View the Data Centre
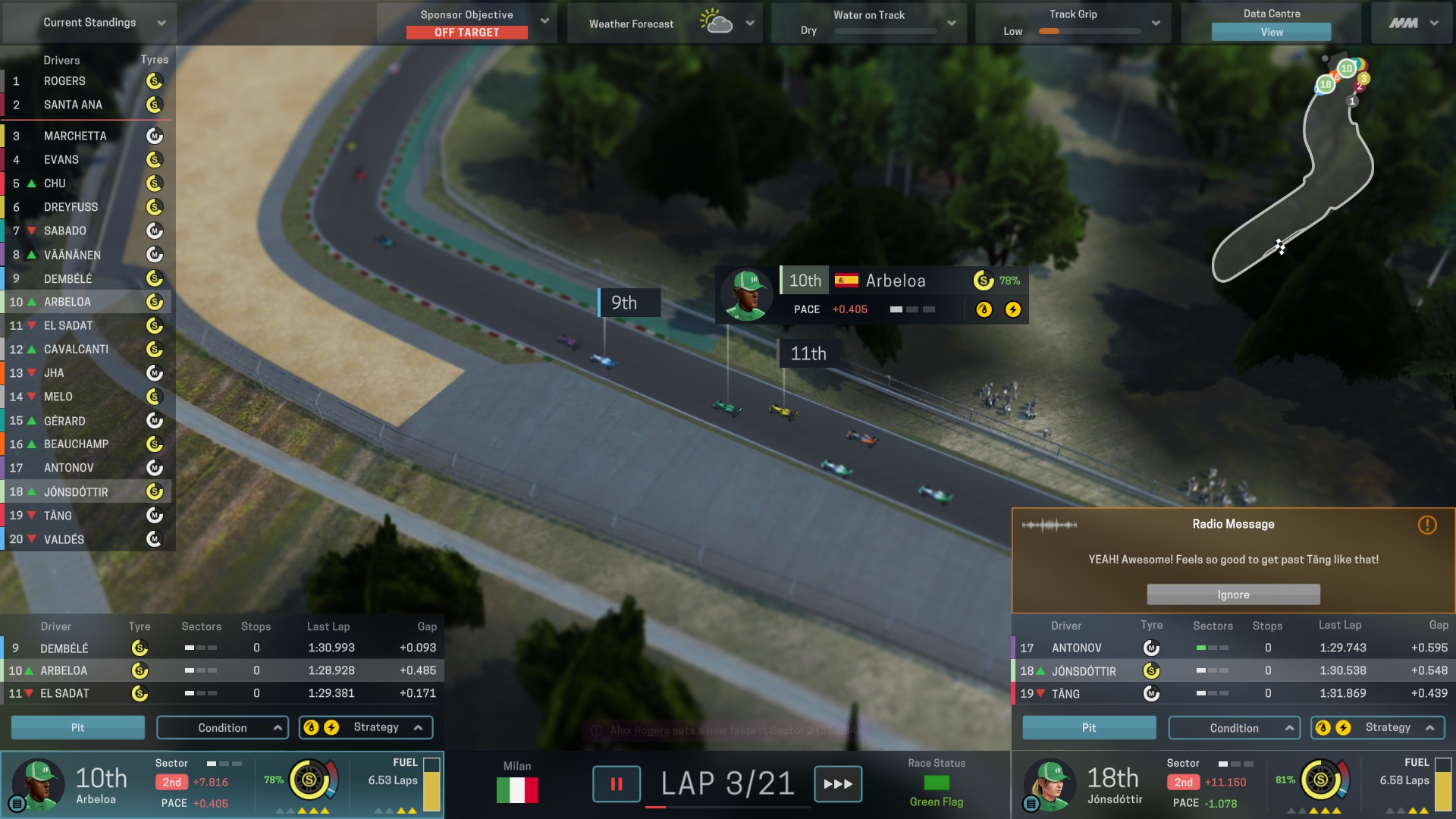The height and width of the screenshot is (819, 1456). click(x=1271, y=32)
